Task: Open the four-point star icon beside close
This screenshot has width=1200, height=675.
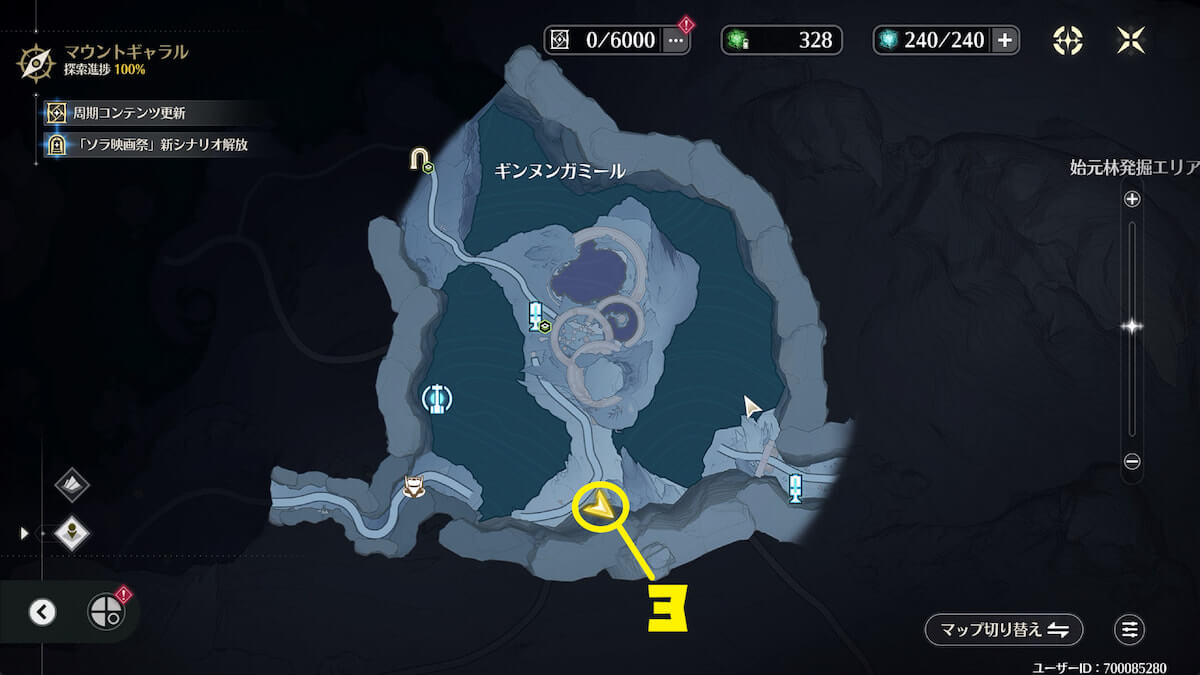Action: [x=1067, y=40]
